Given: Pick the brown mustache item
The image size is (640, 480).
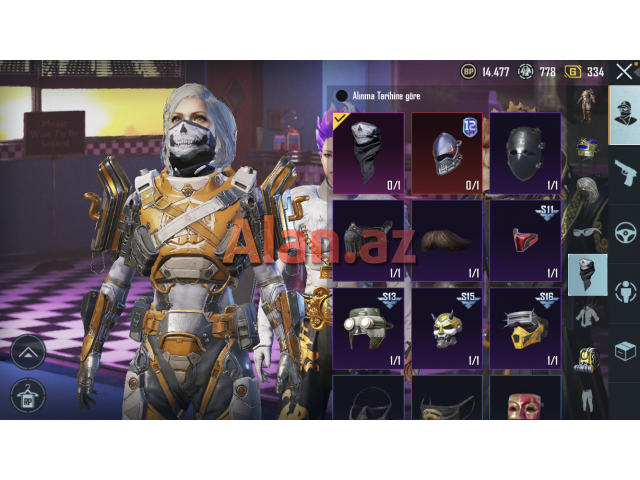Looking at the screenshot, I should point(447,241).
